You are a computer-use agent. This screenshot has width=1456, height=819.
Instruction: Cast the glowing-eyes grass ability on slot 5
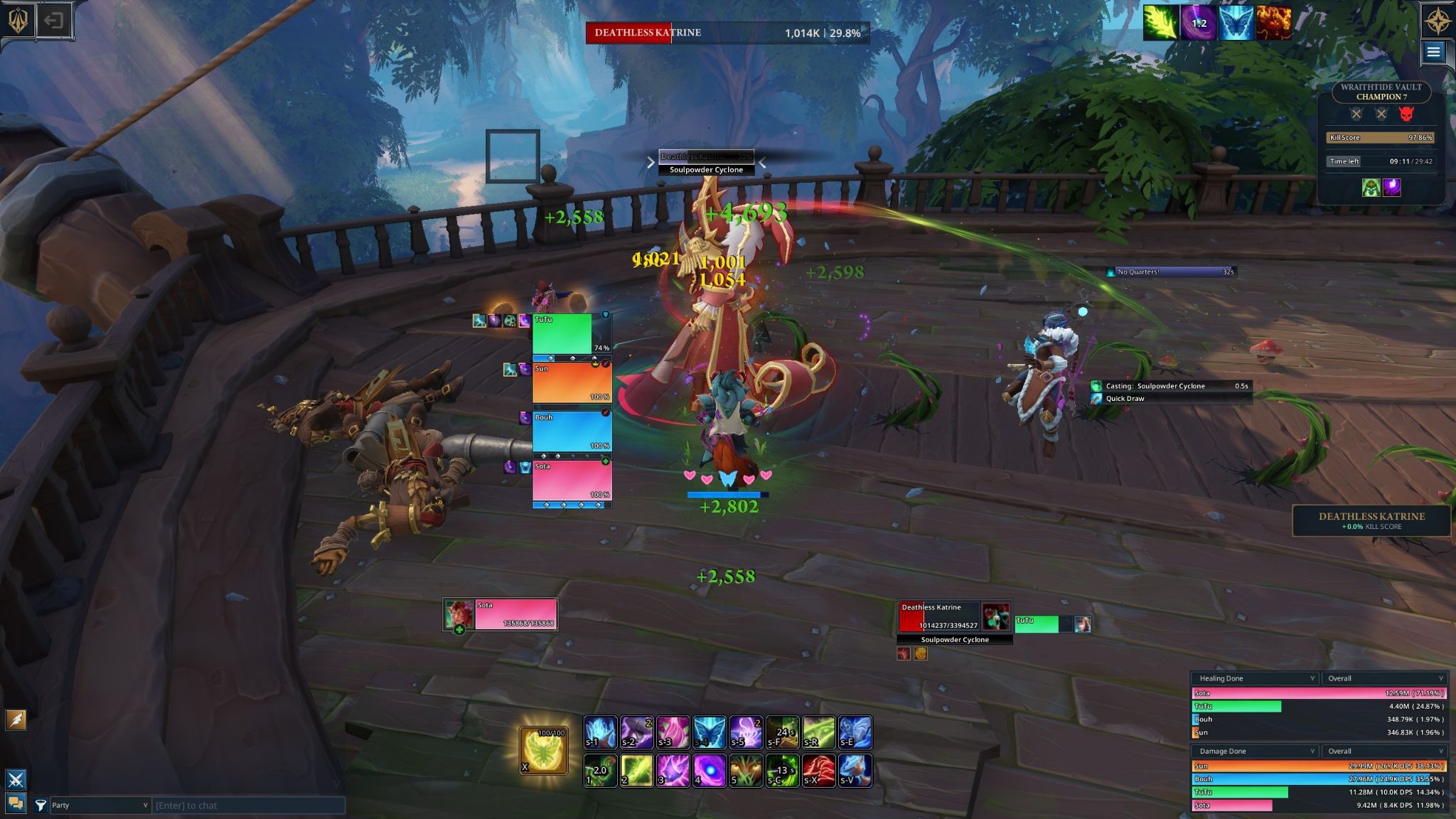pos(745,771)
